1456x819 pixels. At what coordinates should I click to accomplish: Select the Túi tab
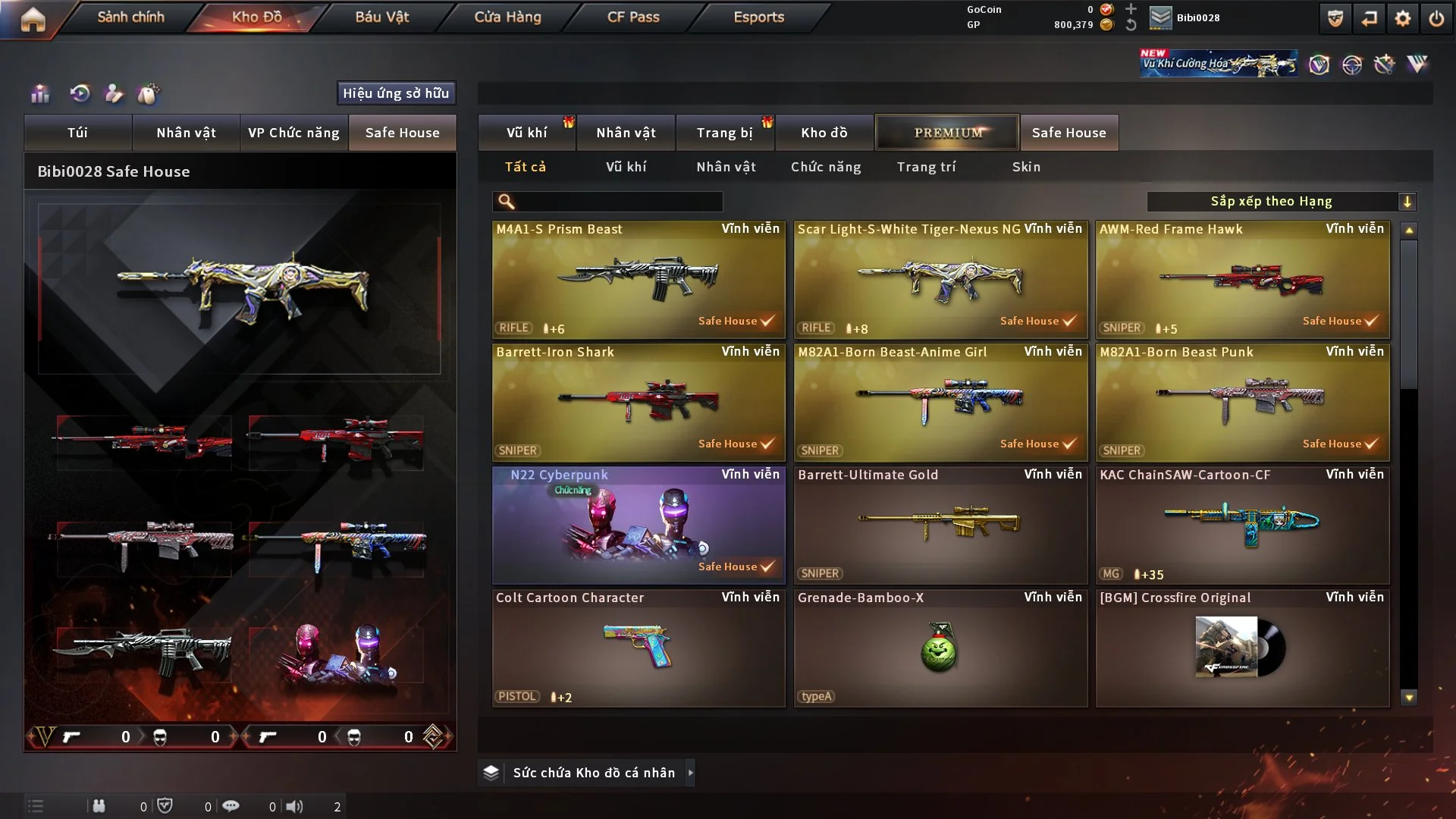pos(77,133)
